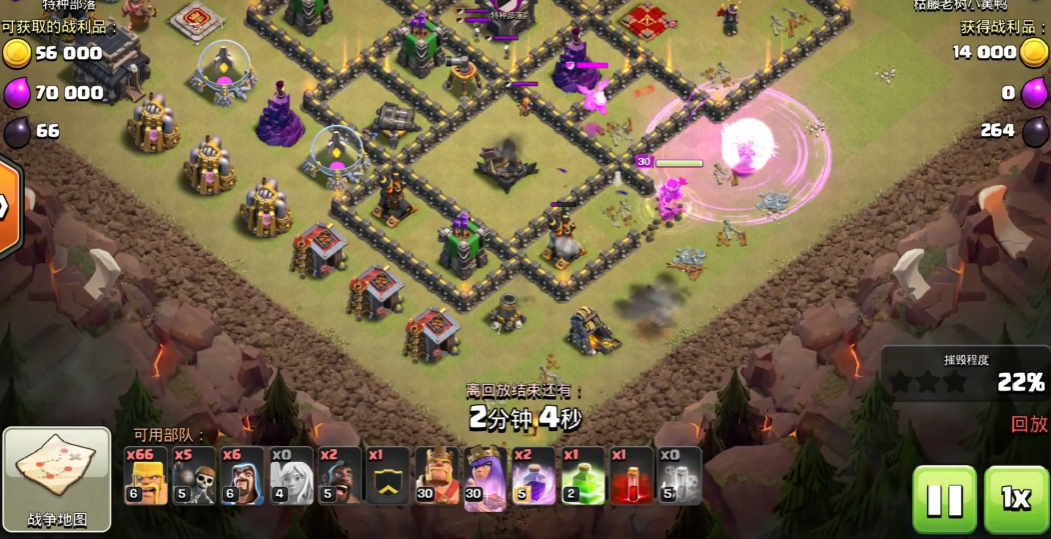
Task: Select the Clan Castle shield slot
Action: (x=387, y=476)
